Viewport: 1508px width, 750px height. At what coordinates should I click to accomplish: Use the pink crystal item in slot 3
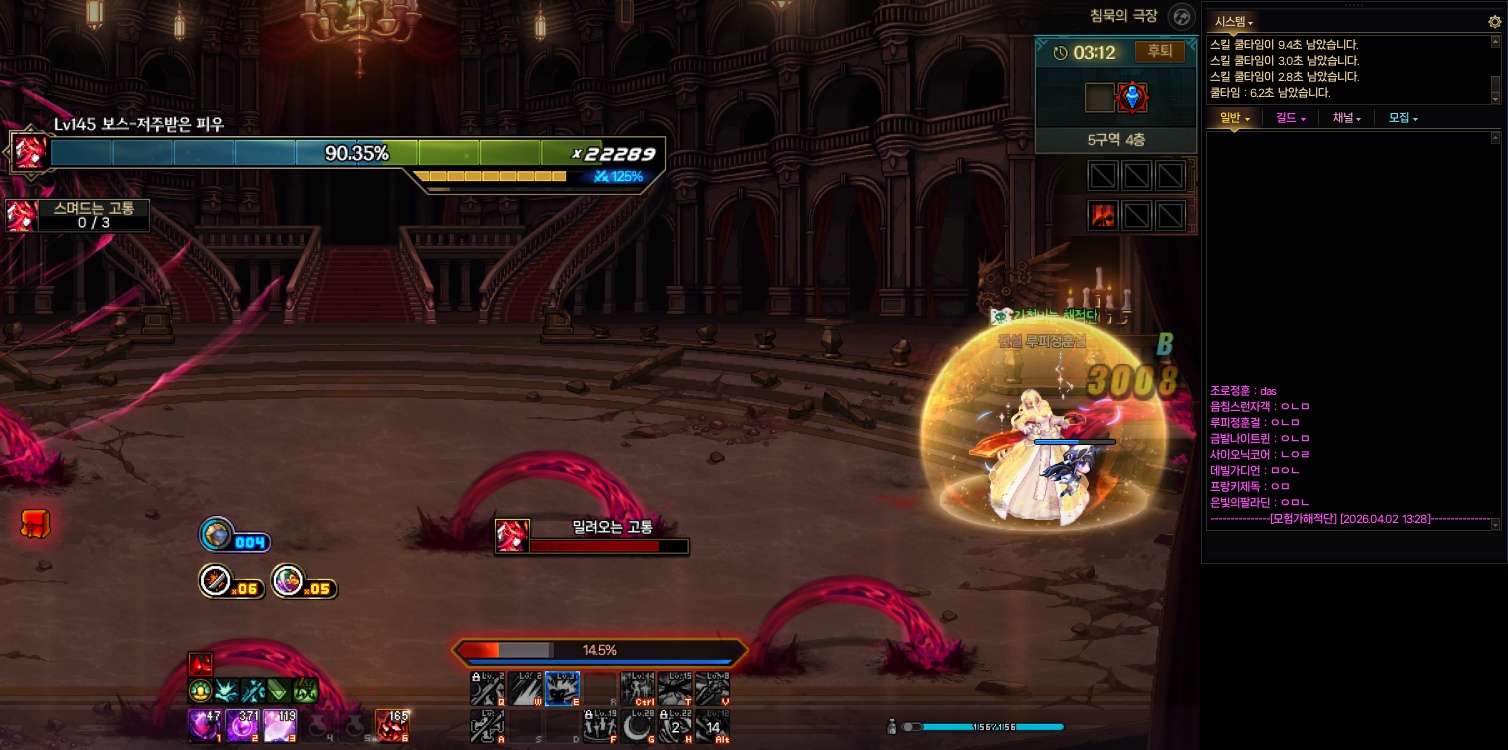(x=280, y=726)
